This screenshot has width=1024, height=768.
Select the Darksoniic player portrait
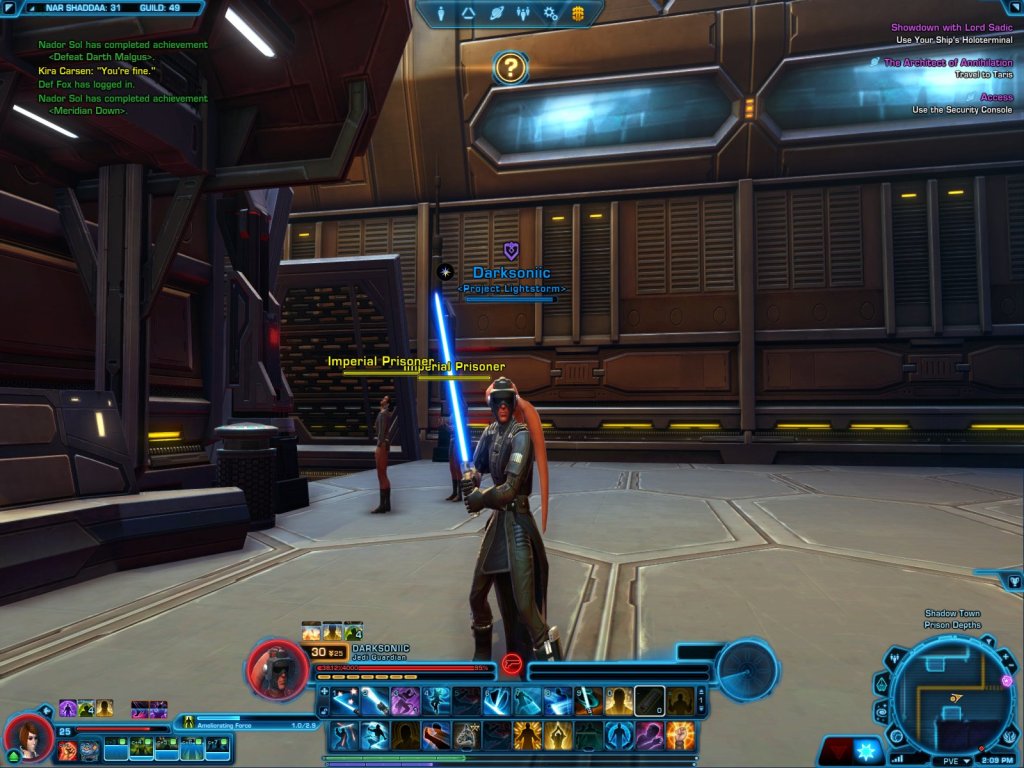pos(276,669)
